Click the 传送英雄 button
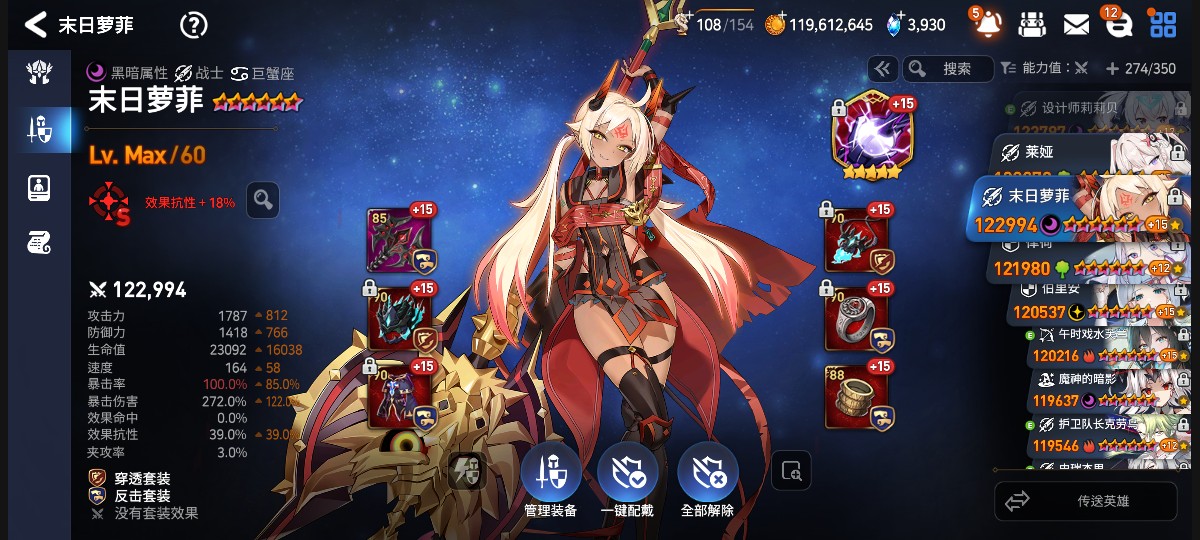Screen dimensions: 1200x540 click(1091, 501)
